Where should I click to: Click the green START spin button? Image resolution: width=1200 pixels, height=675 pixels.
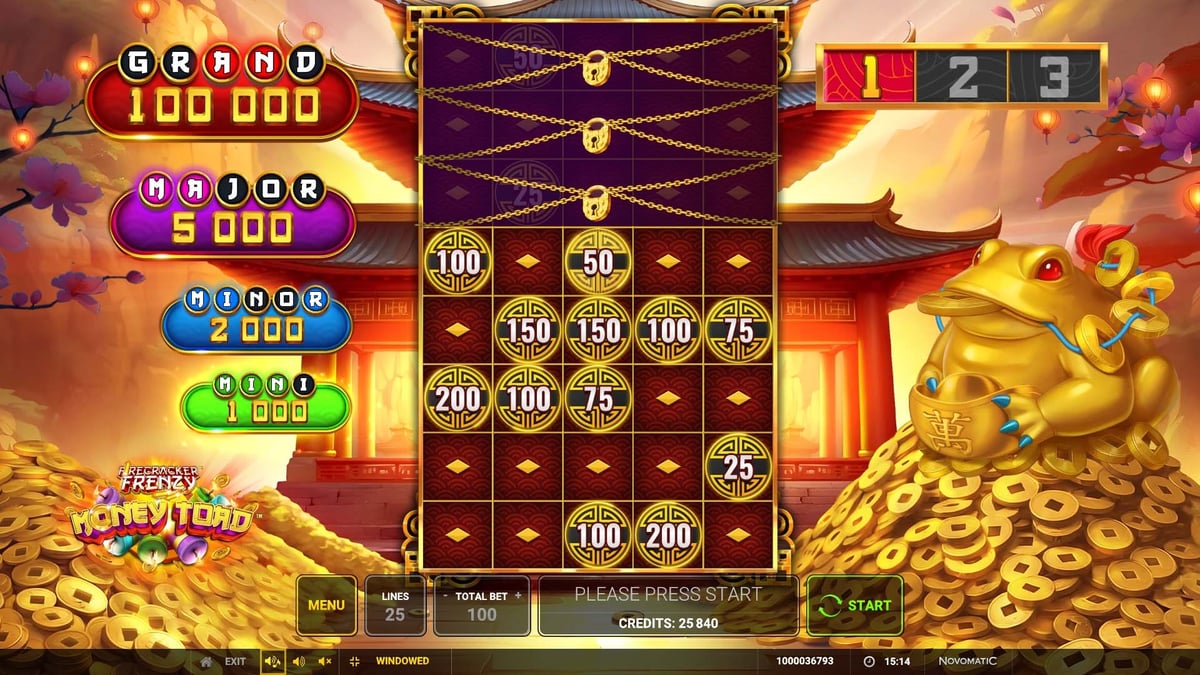point(855,605)
